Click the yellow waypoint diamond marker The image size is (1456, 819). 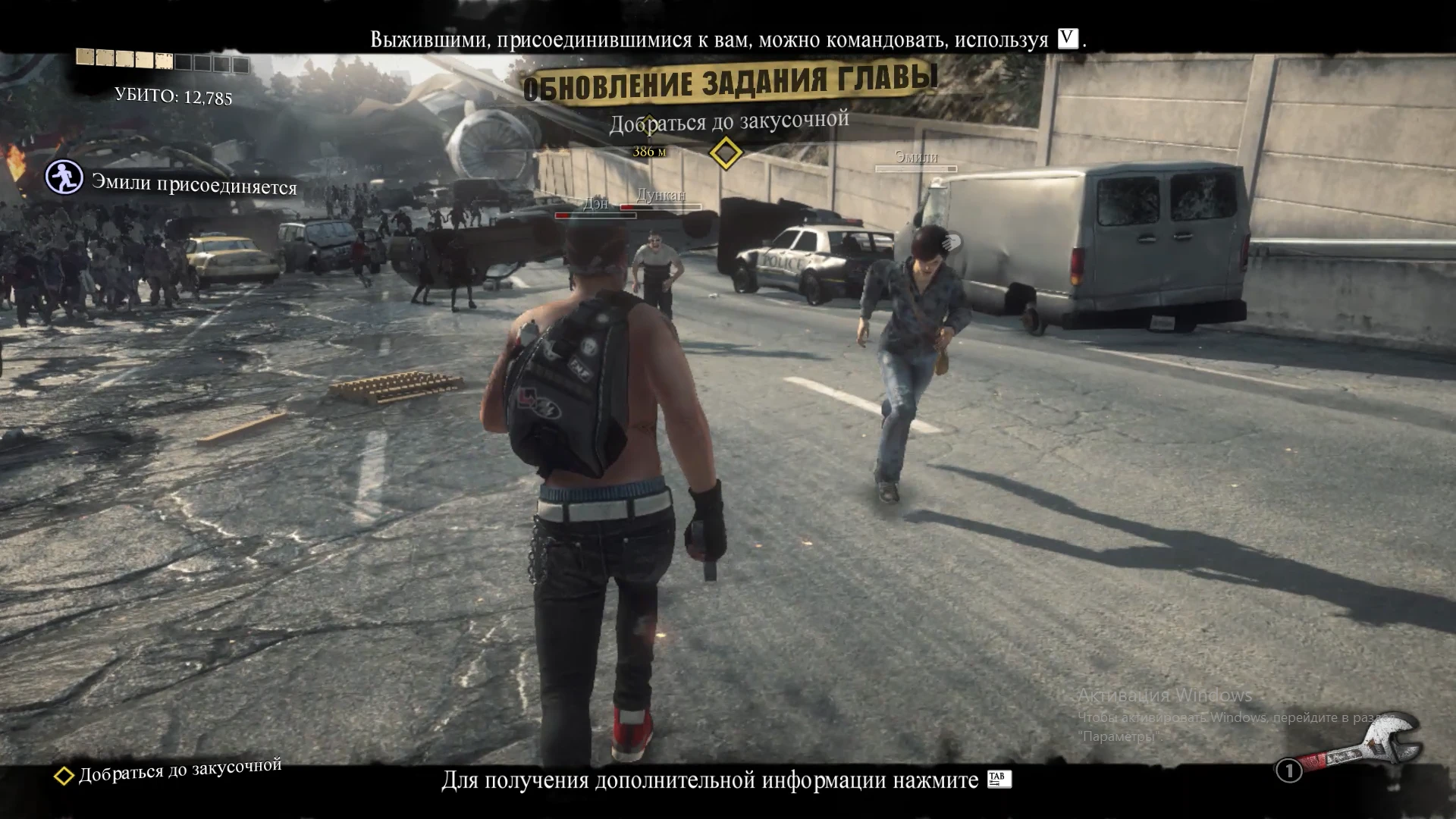tap(726, 153)
